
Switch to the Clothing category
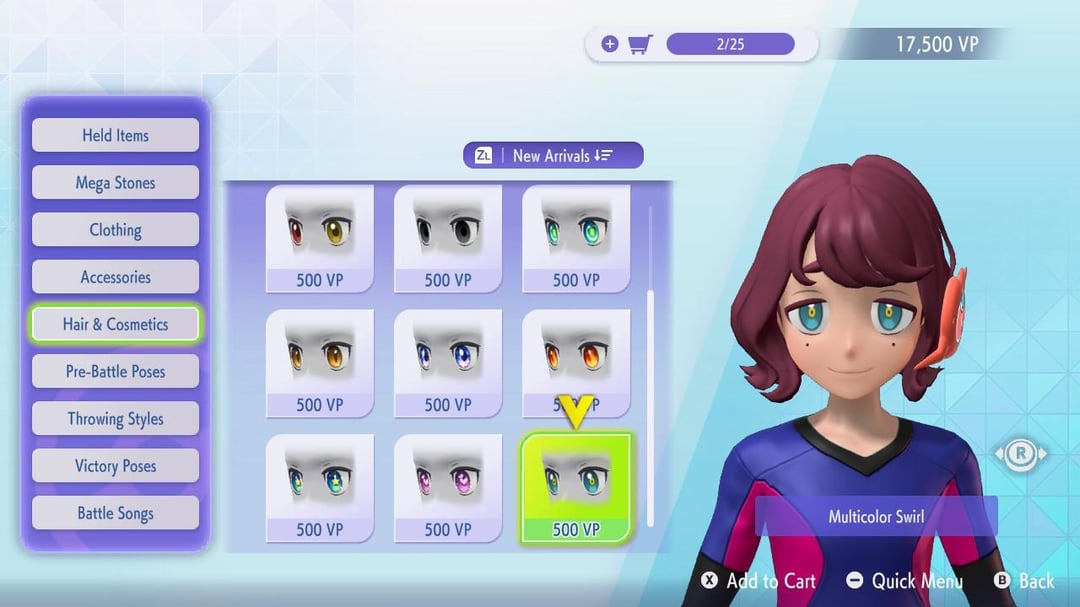click(115, 230)
